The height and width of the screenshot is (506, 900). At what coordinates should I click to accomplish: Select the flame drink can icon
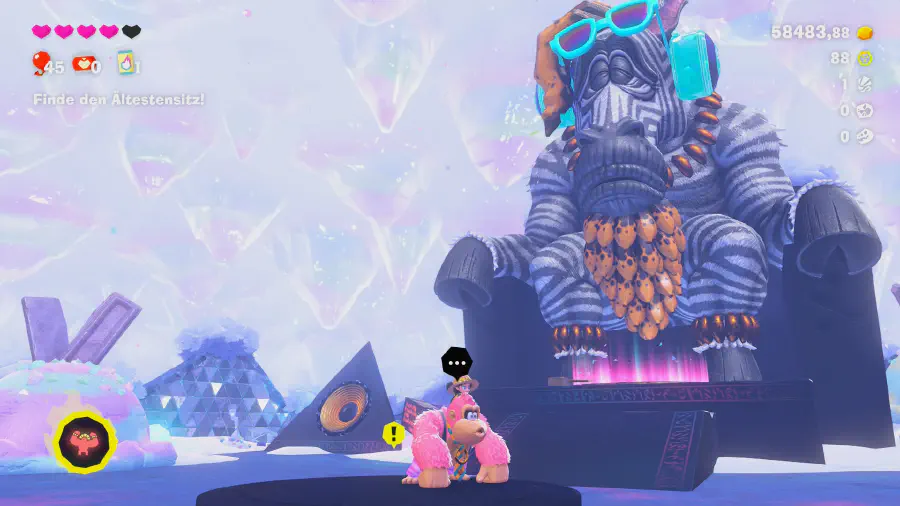point(126,64)
